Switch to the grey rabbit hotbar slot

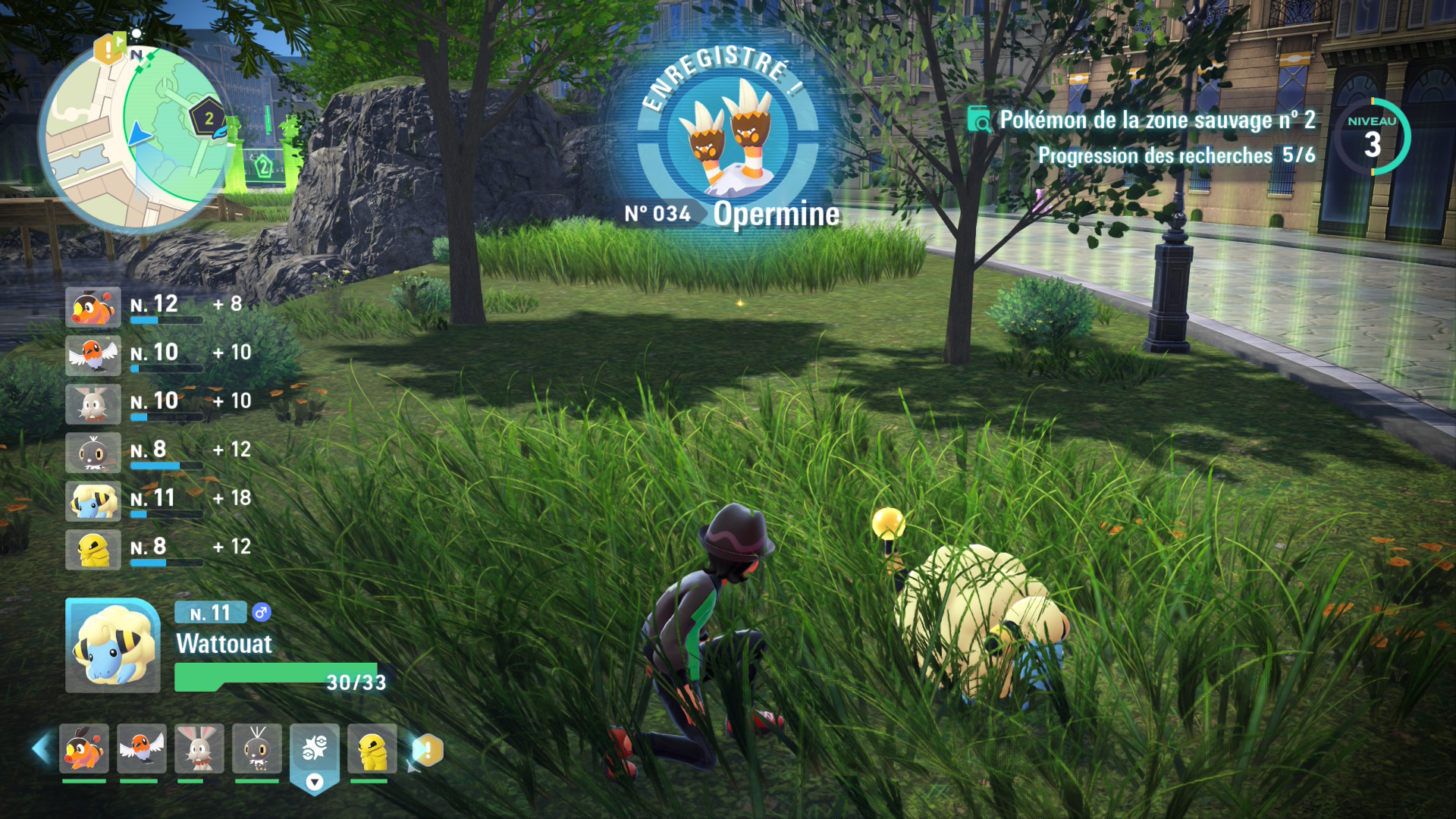[199, 748]
